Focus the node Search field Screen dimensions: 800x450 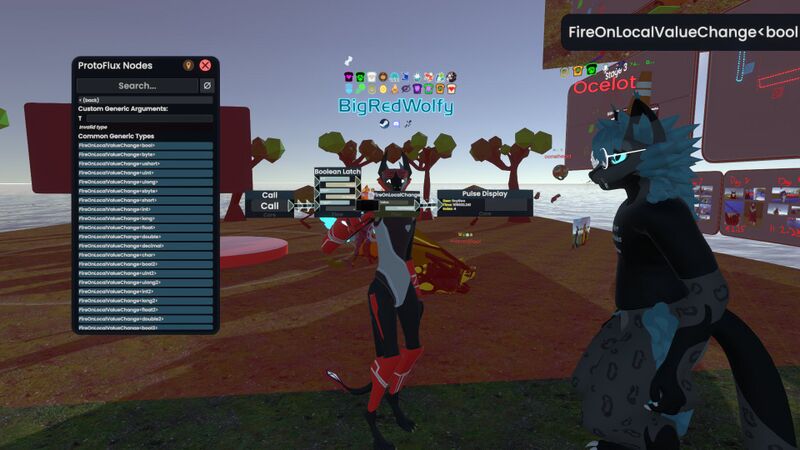tap(137, 86)
